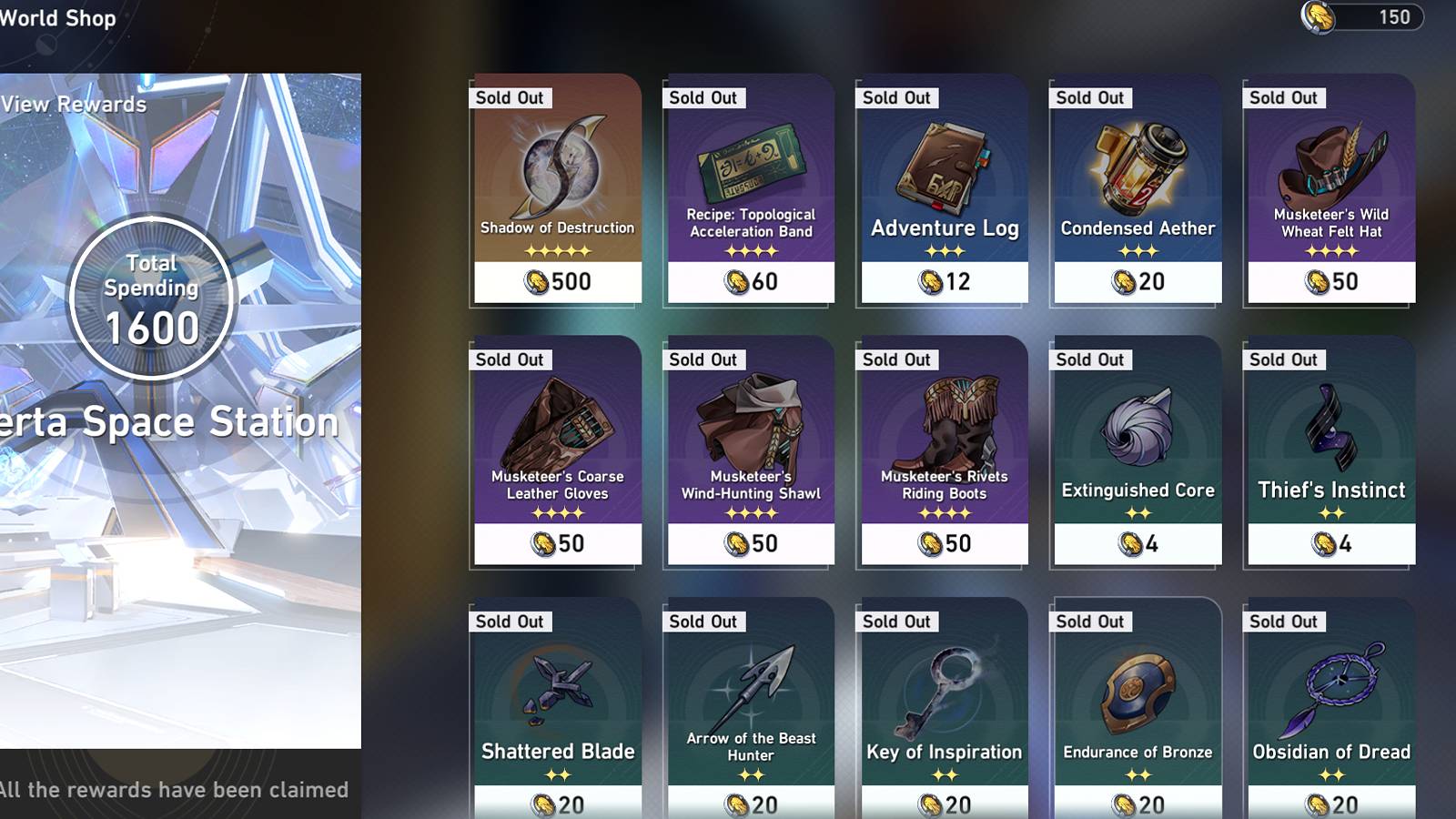Screen dimensions: 1456x819
Task: Select the Shadow of Destruction item icon
Action: click(x=555, y=164)
